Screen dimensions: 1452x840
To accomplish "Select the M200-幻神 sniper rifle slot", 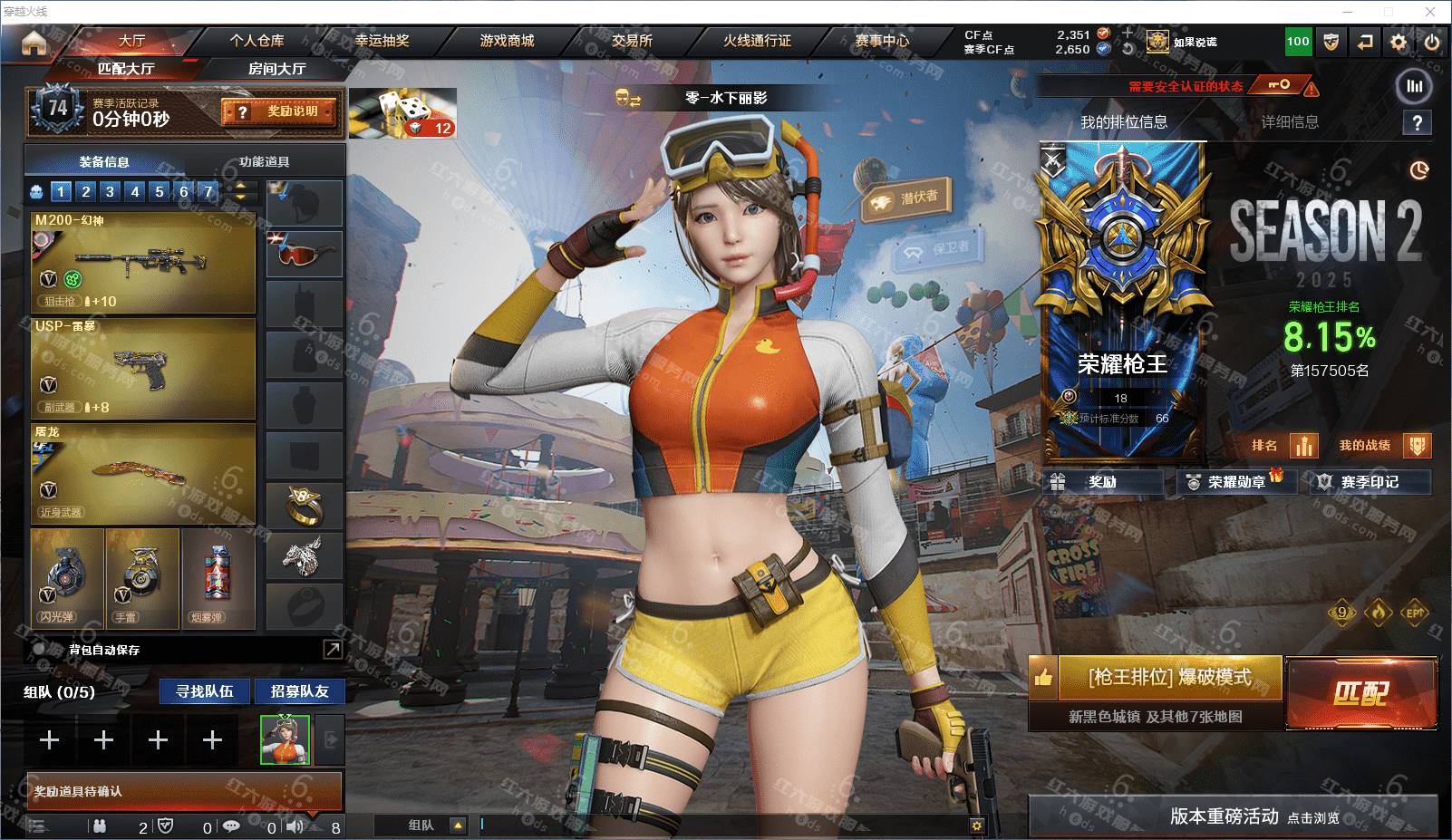I will 143,263.
